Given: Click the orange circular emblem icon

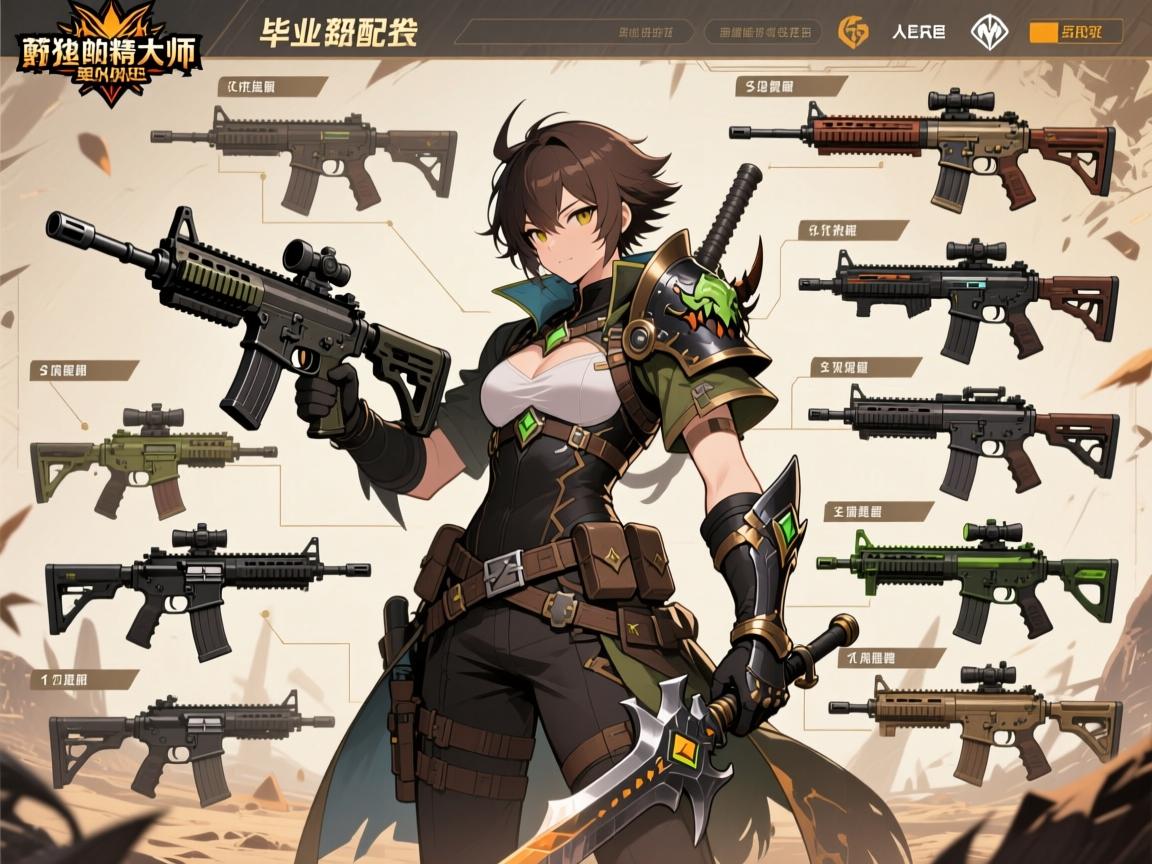Looking at the screenshot, I should click(853, 31).
